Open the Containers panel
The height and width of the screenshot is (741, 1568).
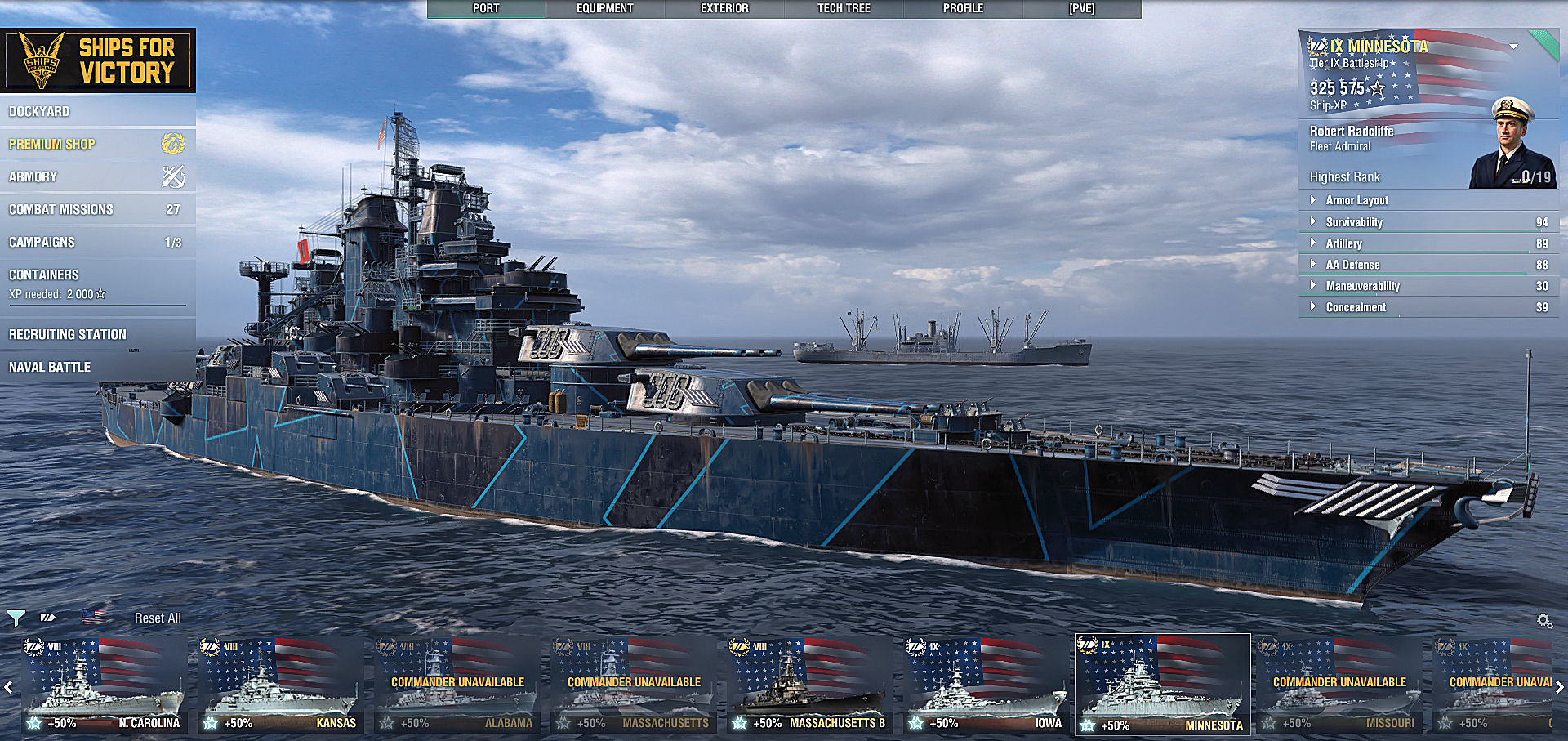(x=44, y=275)
